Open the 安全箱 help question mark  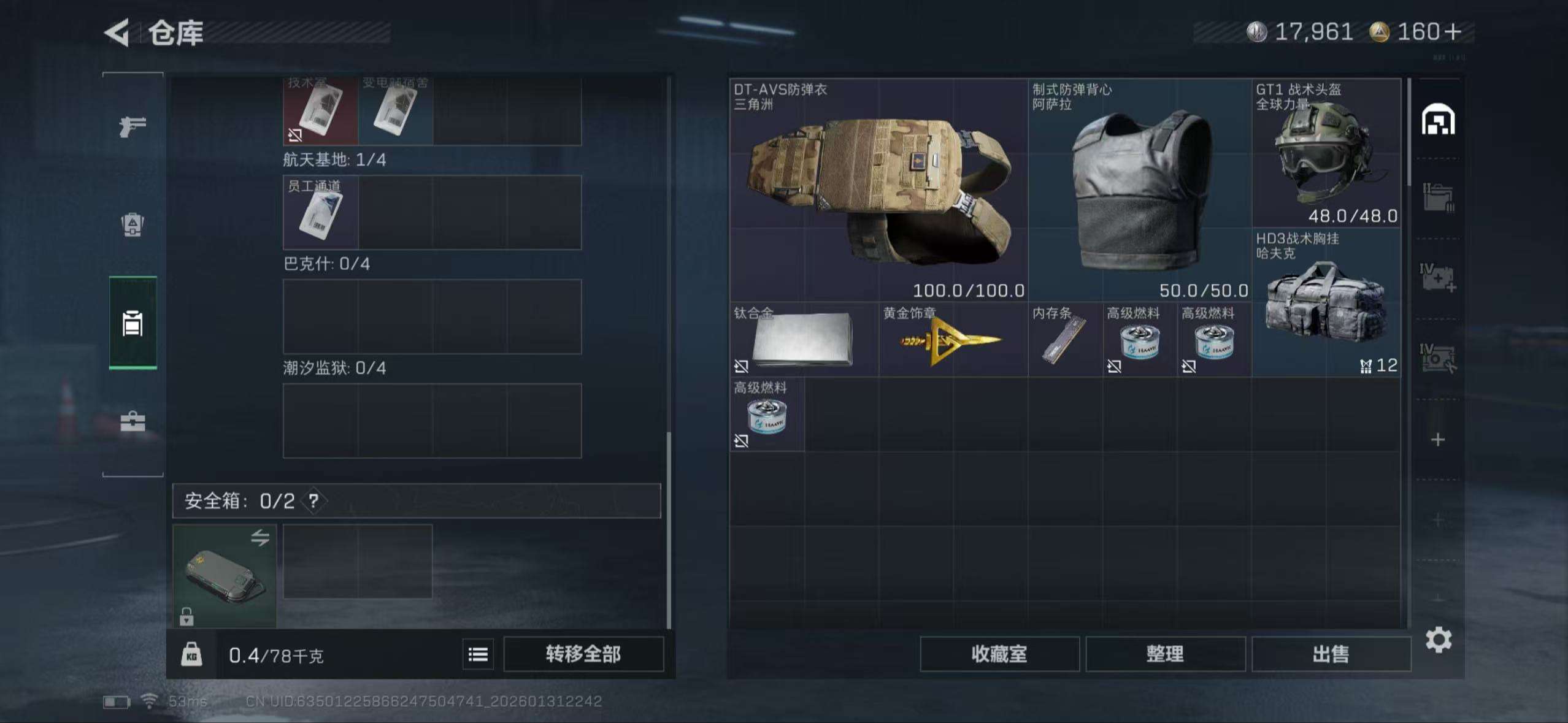click(x=313, y=501)
